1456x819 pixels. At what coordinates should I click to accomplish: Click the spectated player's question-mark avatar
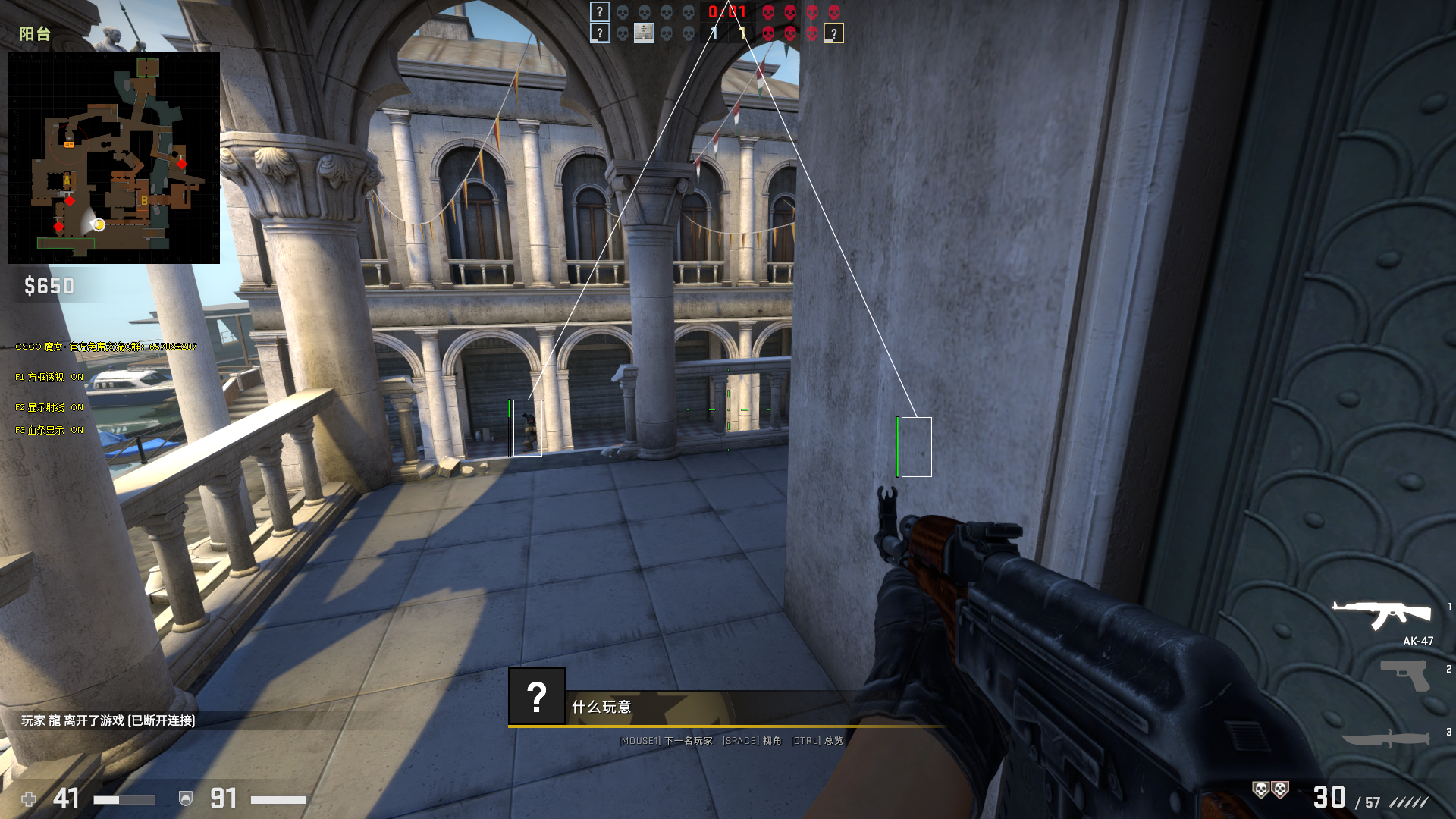pos(537,696)
